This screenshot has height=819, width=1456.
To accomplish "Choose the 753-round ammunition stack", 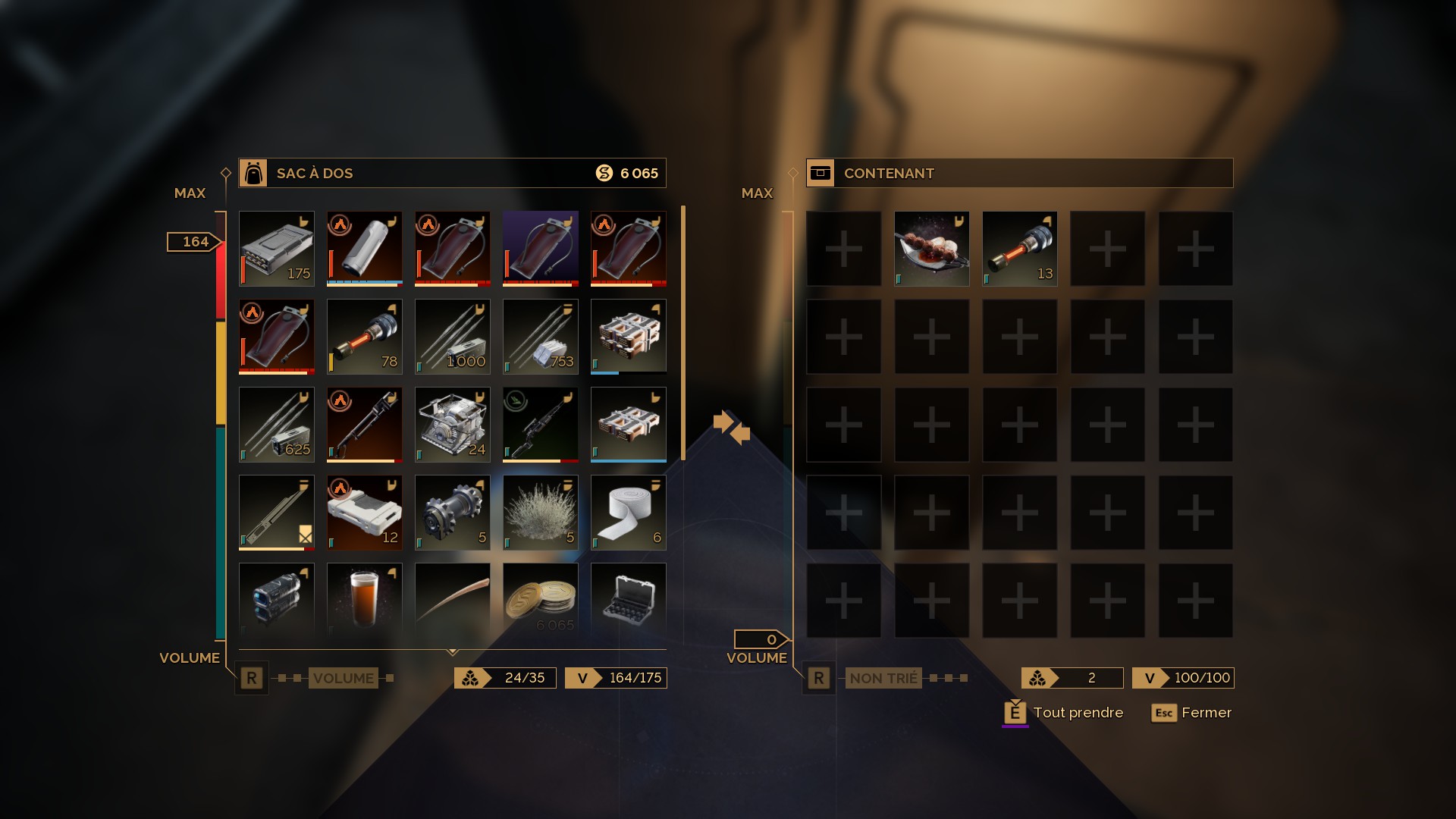I will click(541, 337).
